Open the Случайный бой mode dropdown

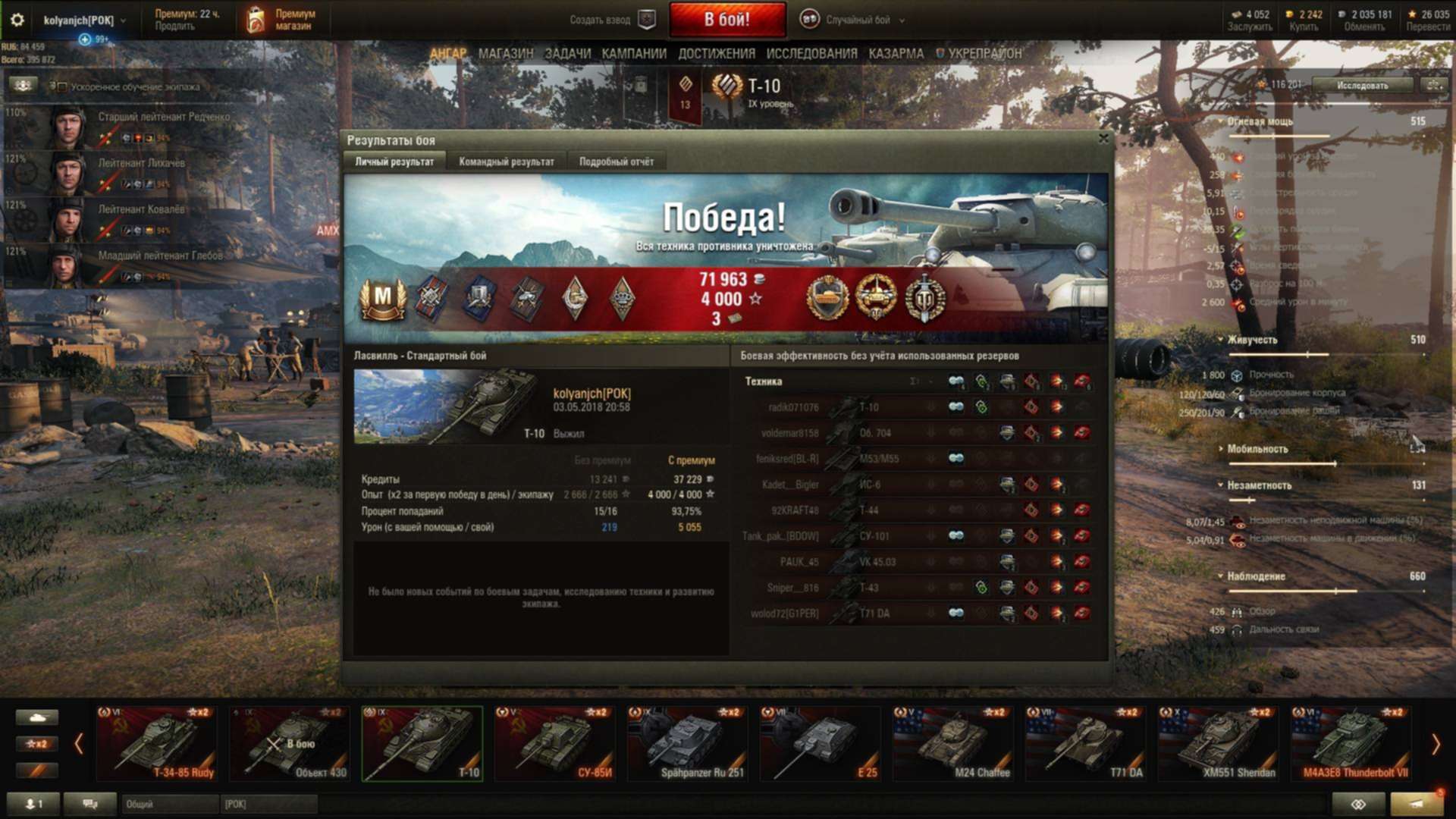click(857, 20)
